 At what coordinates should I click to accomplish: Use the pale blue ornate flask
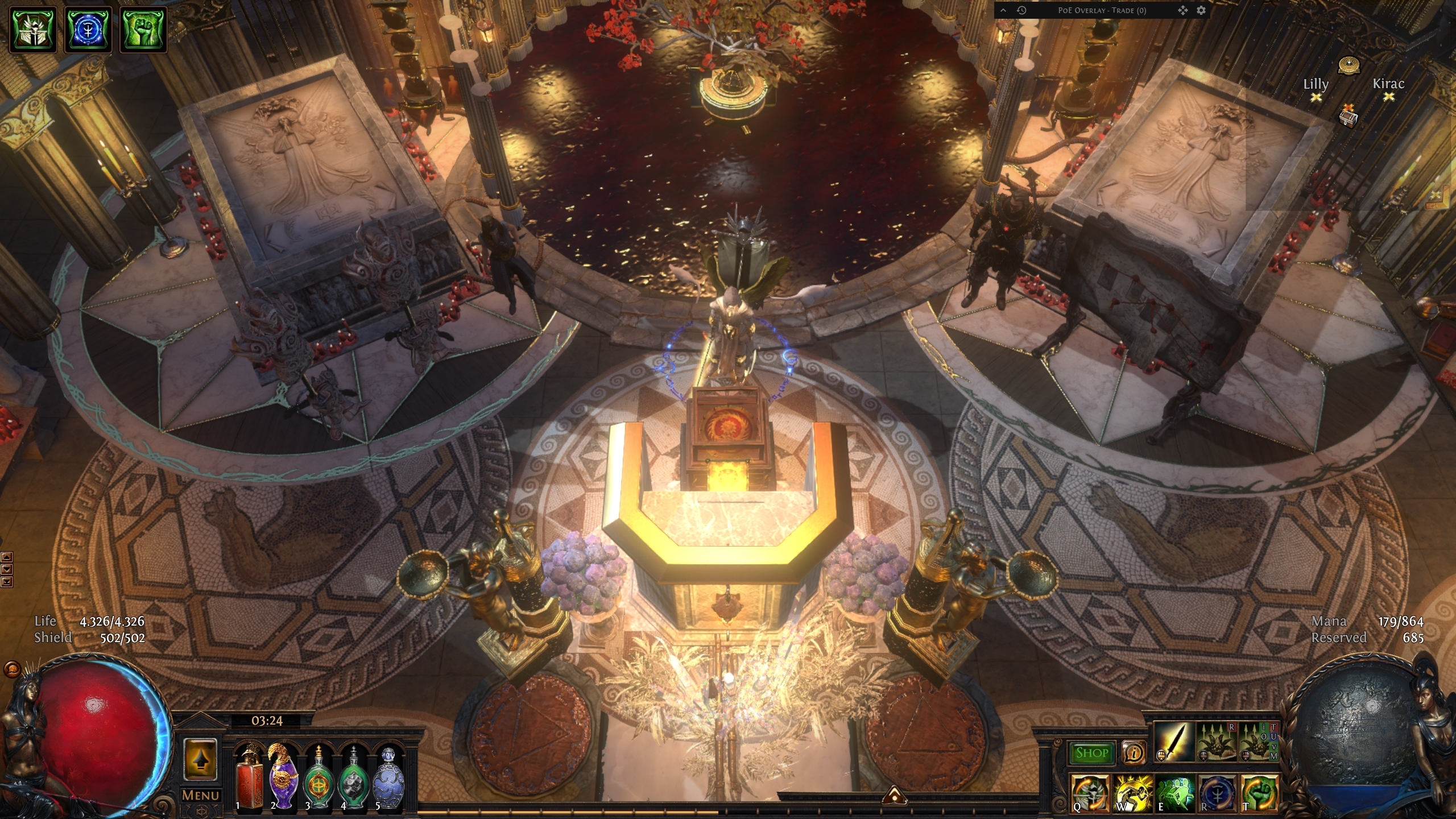coord(388,777)
